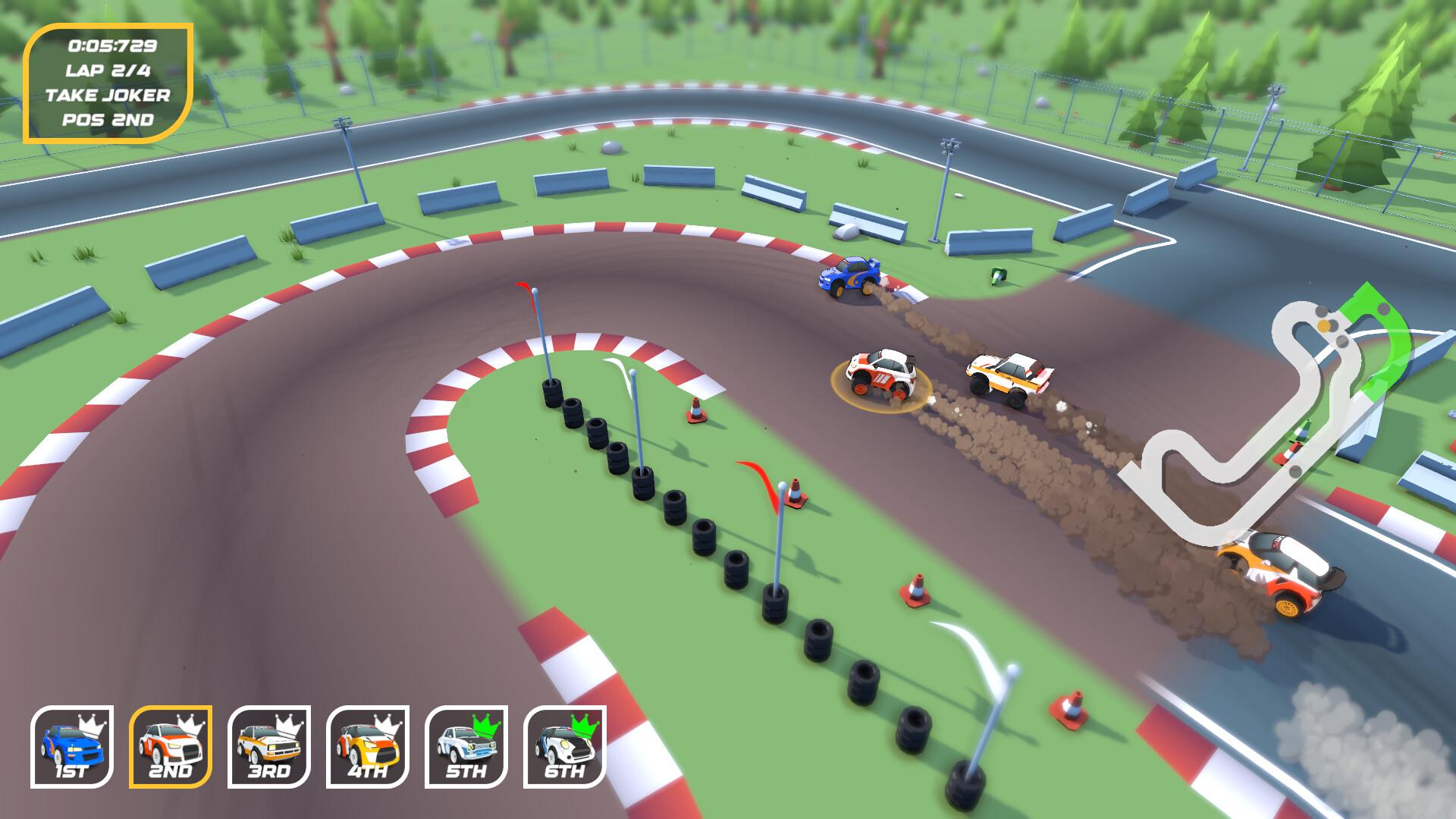Click the race timer showing 0:05:729
This screenshot has width=1456, height=819.
point(114,47)
